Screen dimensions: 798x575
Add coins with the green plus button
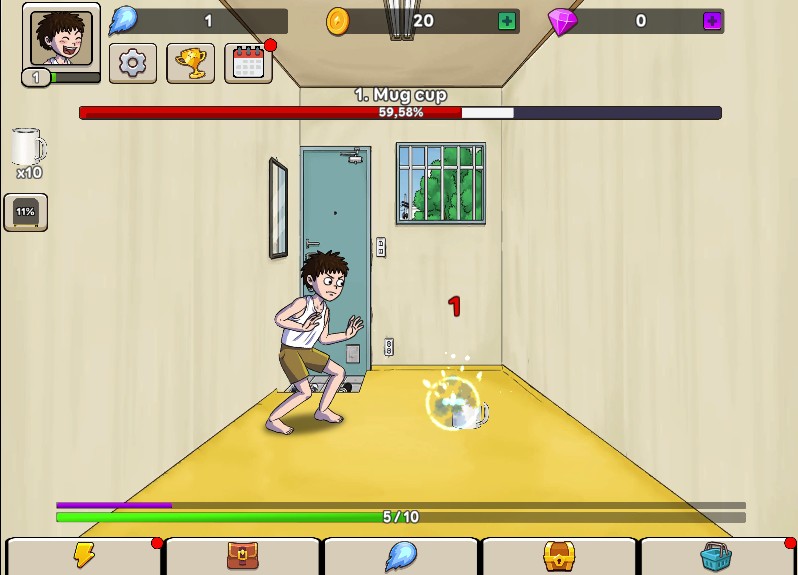[507, 21]
